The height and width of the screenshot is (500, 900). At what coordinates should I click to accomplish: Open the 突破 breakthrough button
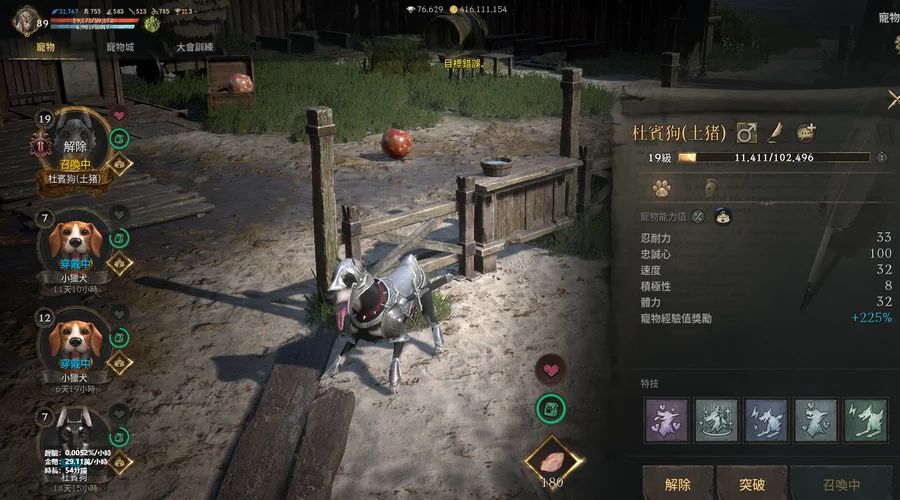click(x=752, y=485)
